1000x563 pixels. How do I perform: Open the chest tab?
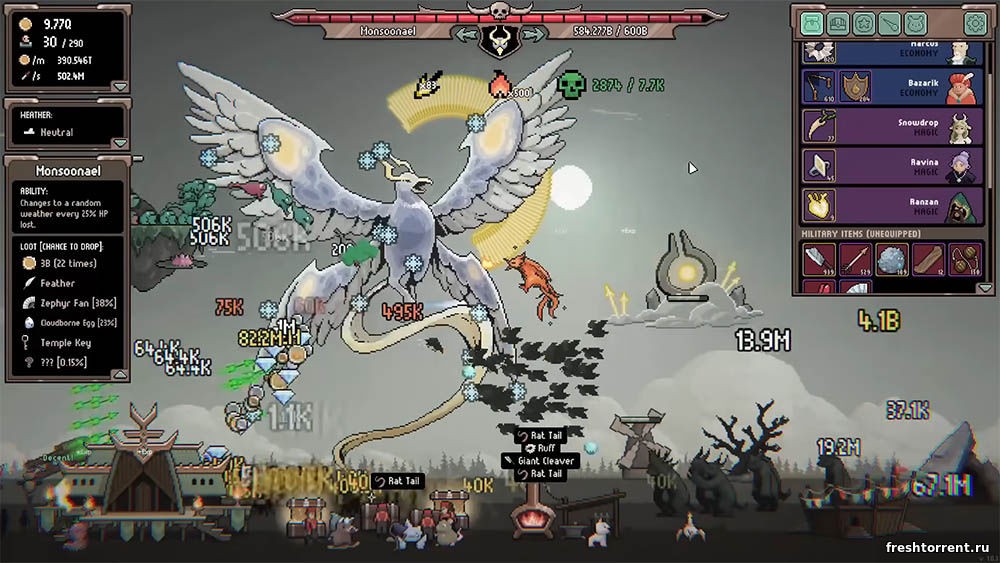[838, 23]
